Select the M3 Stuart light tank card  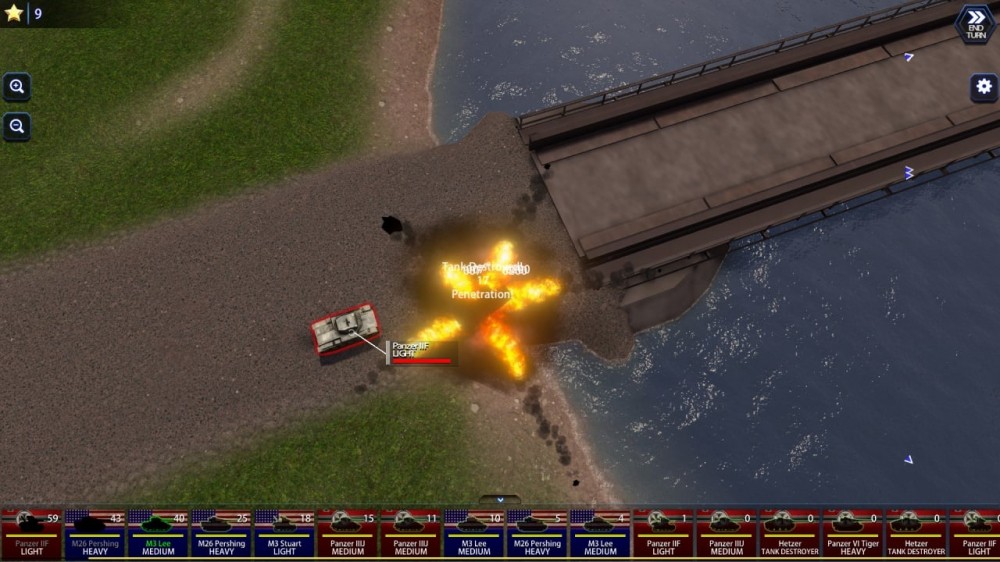[x=284, y=534]
